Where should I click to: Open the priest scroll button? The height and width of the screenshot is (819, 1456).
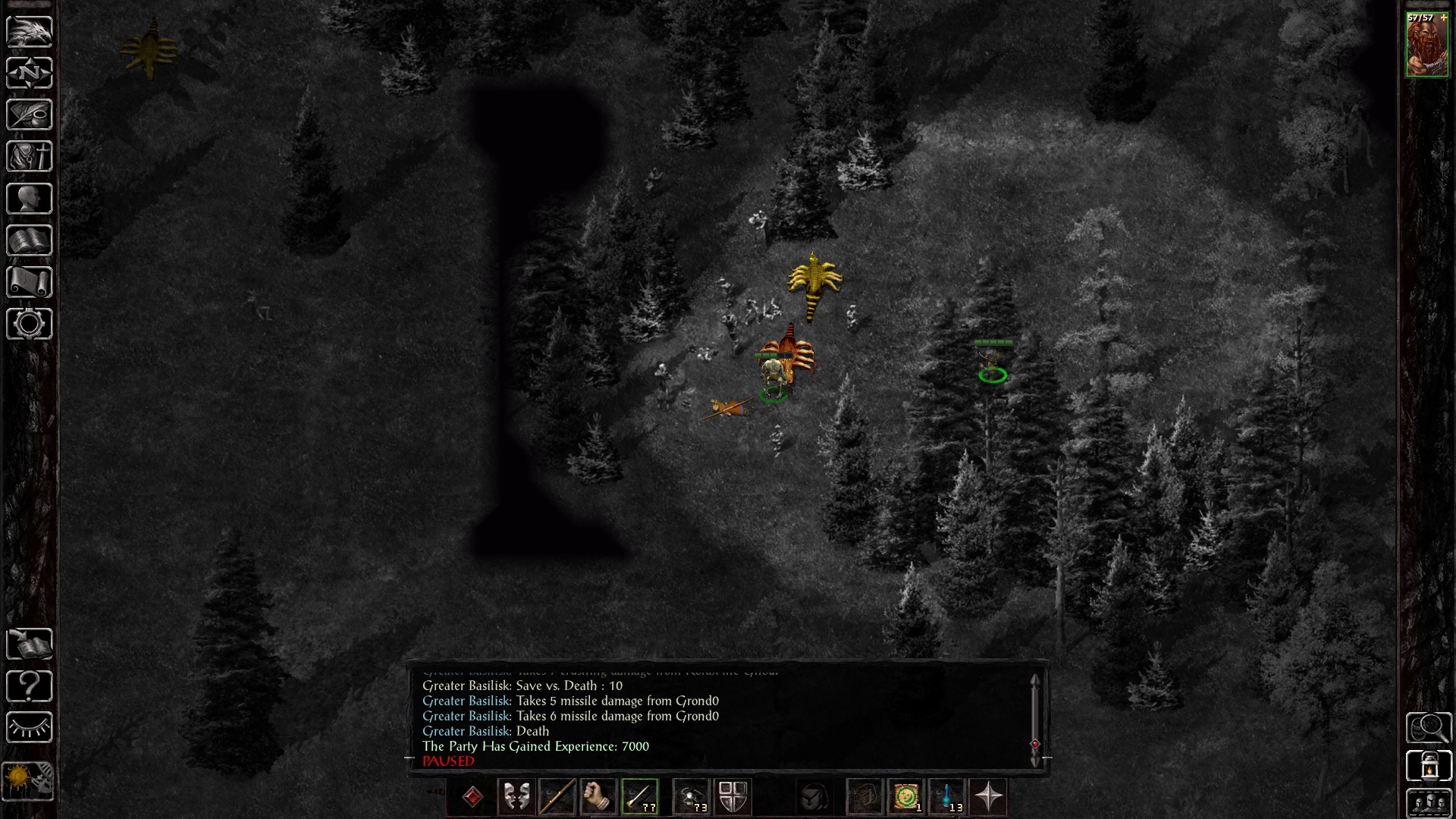point(30,282)
